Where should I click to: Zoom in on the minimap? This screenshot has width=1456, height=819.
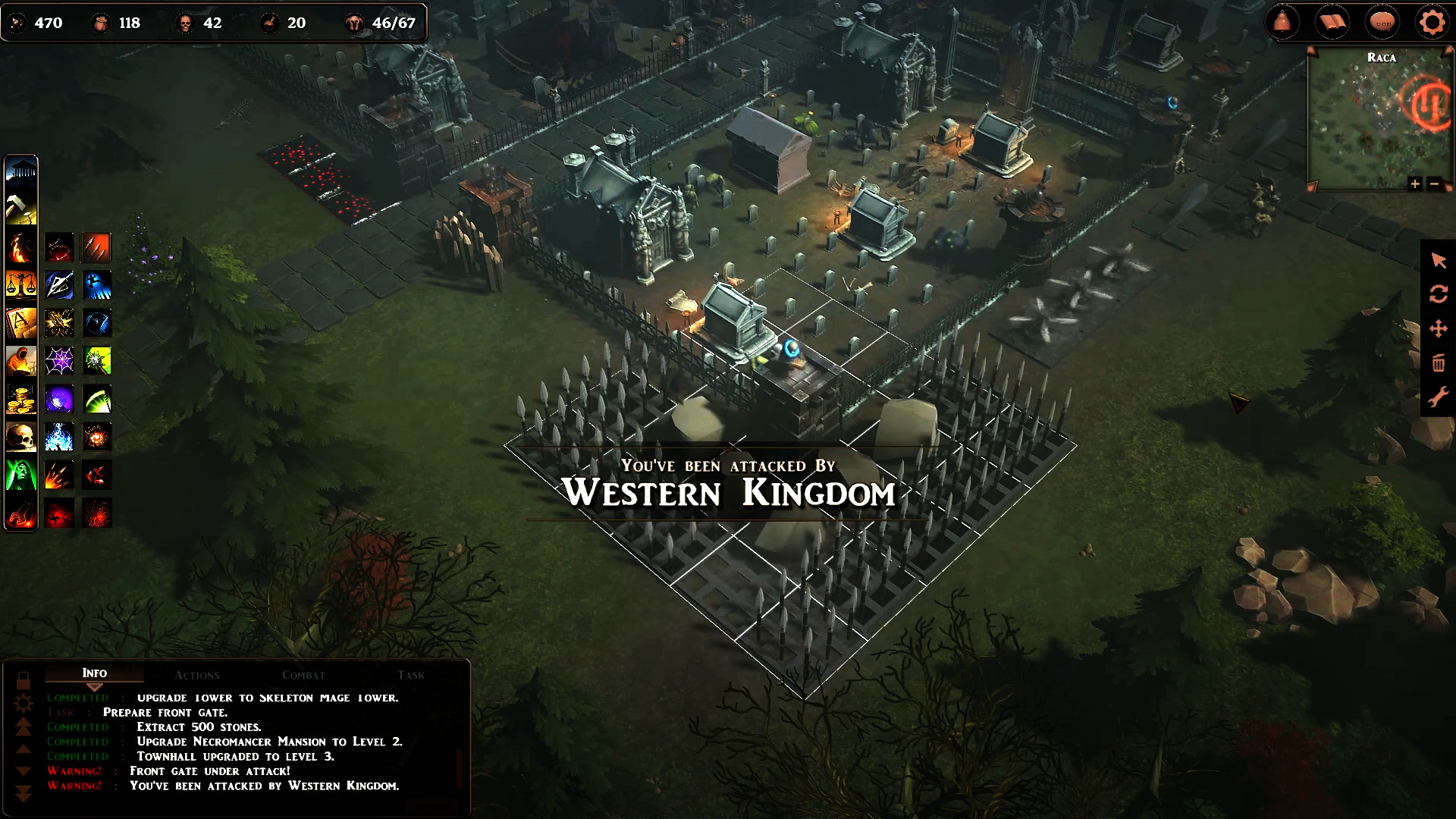point(1415,184)
